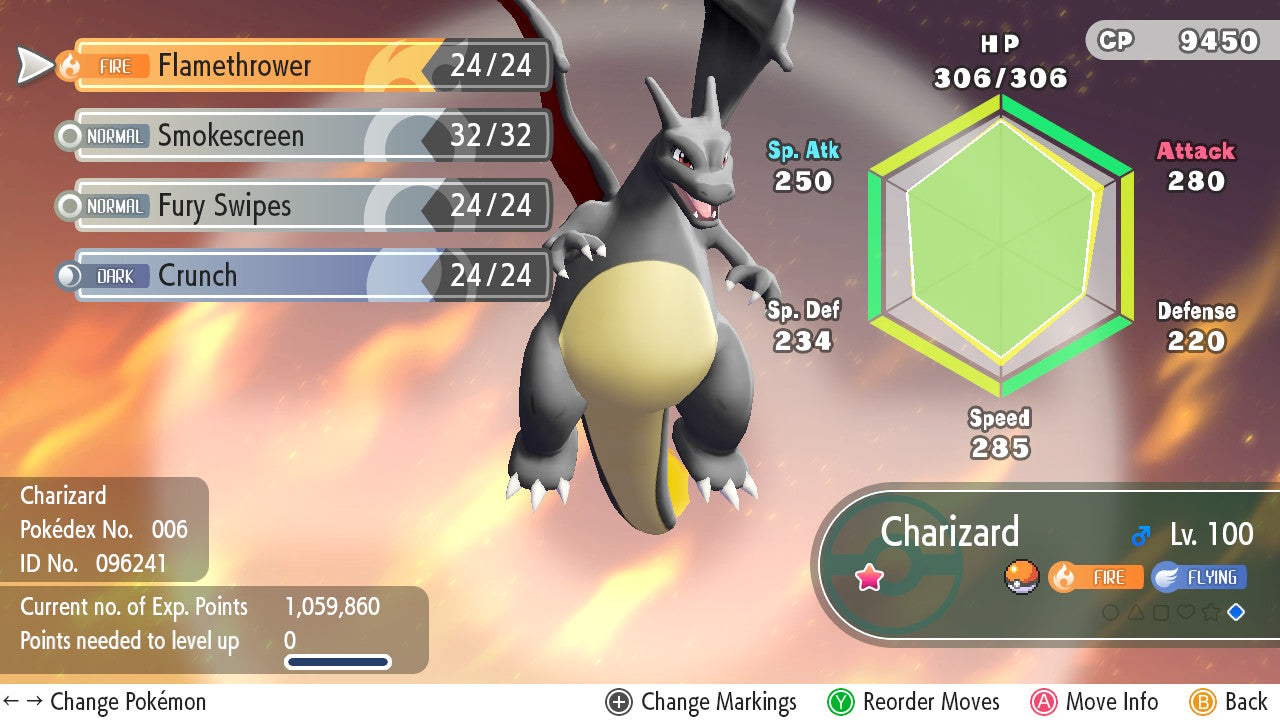
Task: Toggle the square marking
Action: pos(1161,611)
